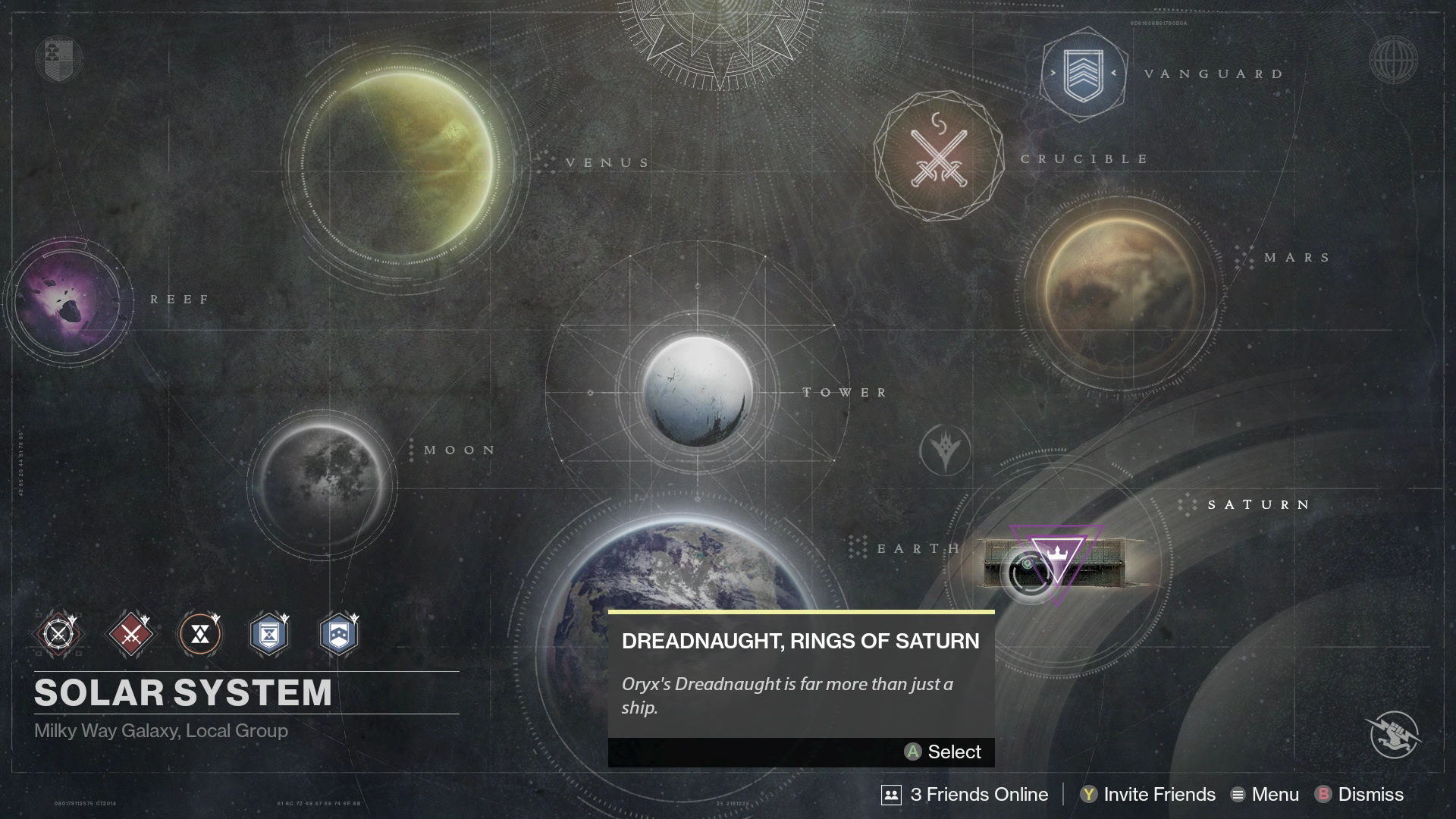The width and height of the screenshot is (1456, 819).
Task: Show the 3 Friends Online roster
Action: click(x=965, y=794)
